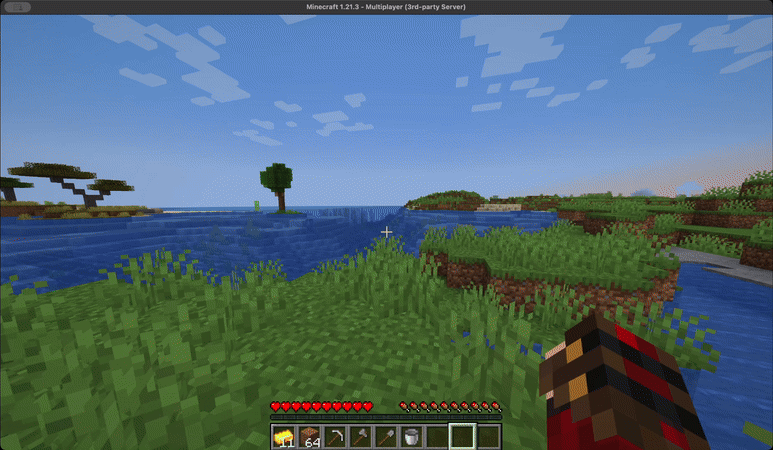Image resolution: width=773 pixels, height=450 pixels.
Task: Switch to the shovel hotbar slot
Action: coord(385,436)
